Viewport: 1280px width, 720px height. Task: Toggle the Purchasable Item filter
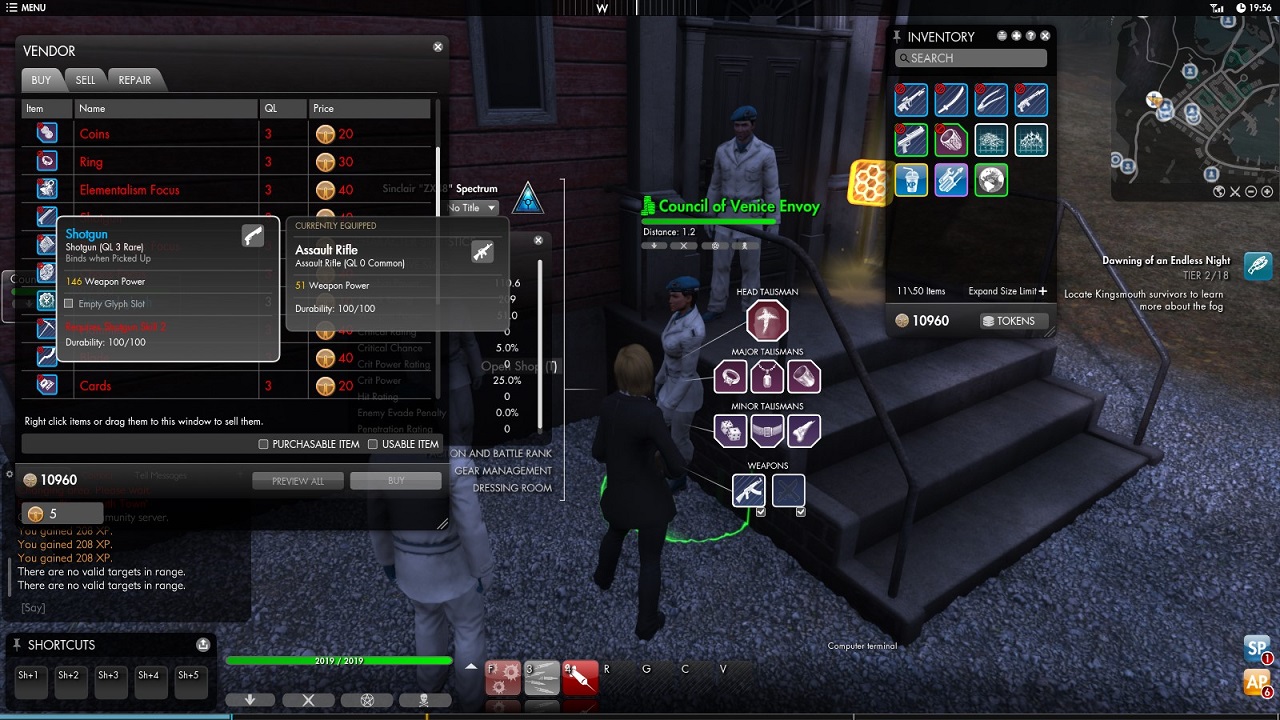(264, 444)
